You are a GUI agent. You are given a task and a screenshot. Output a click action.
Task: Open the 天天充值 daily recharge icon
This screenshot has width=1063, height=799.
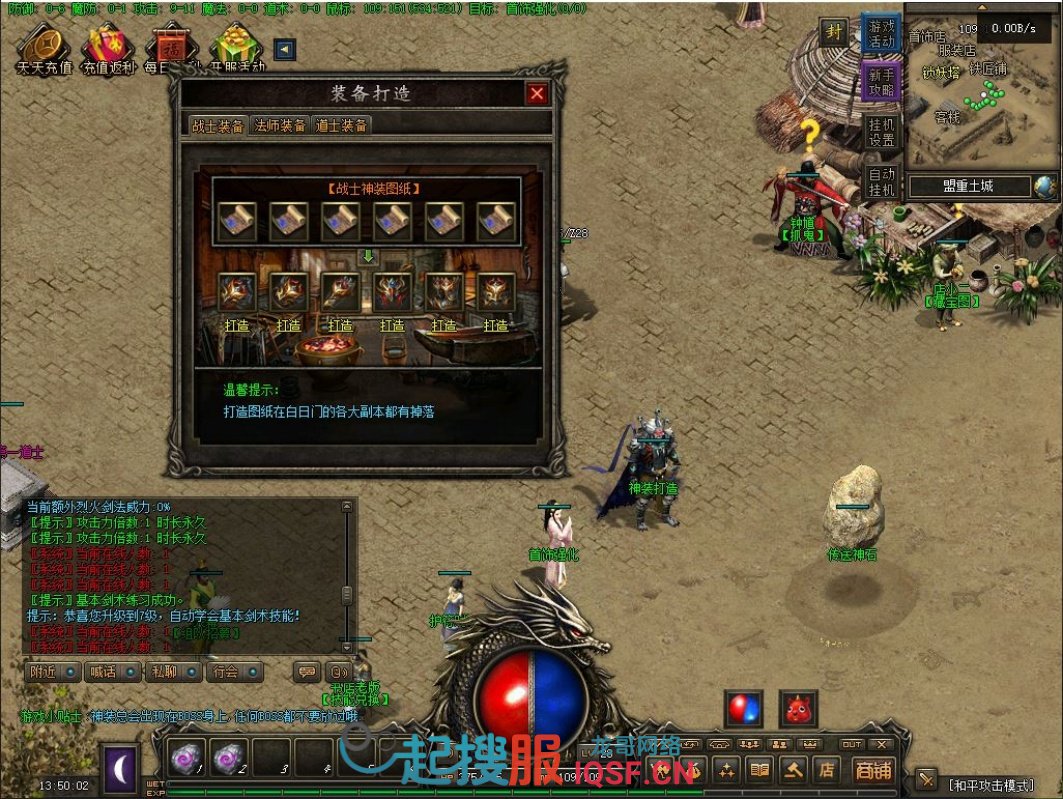tap(43, 50)
